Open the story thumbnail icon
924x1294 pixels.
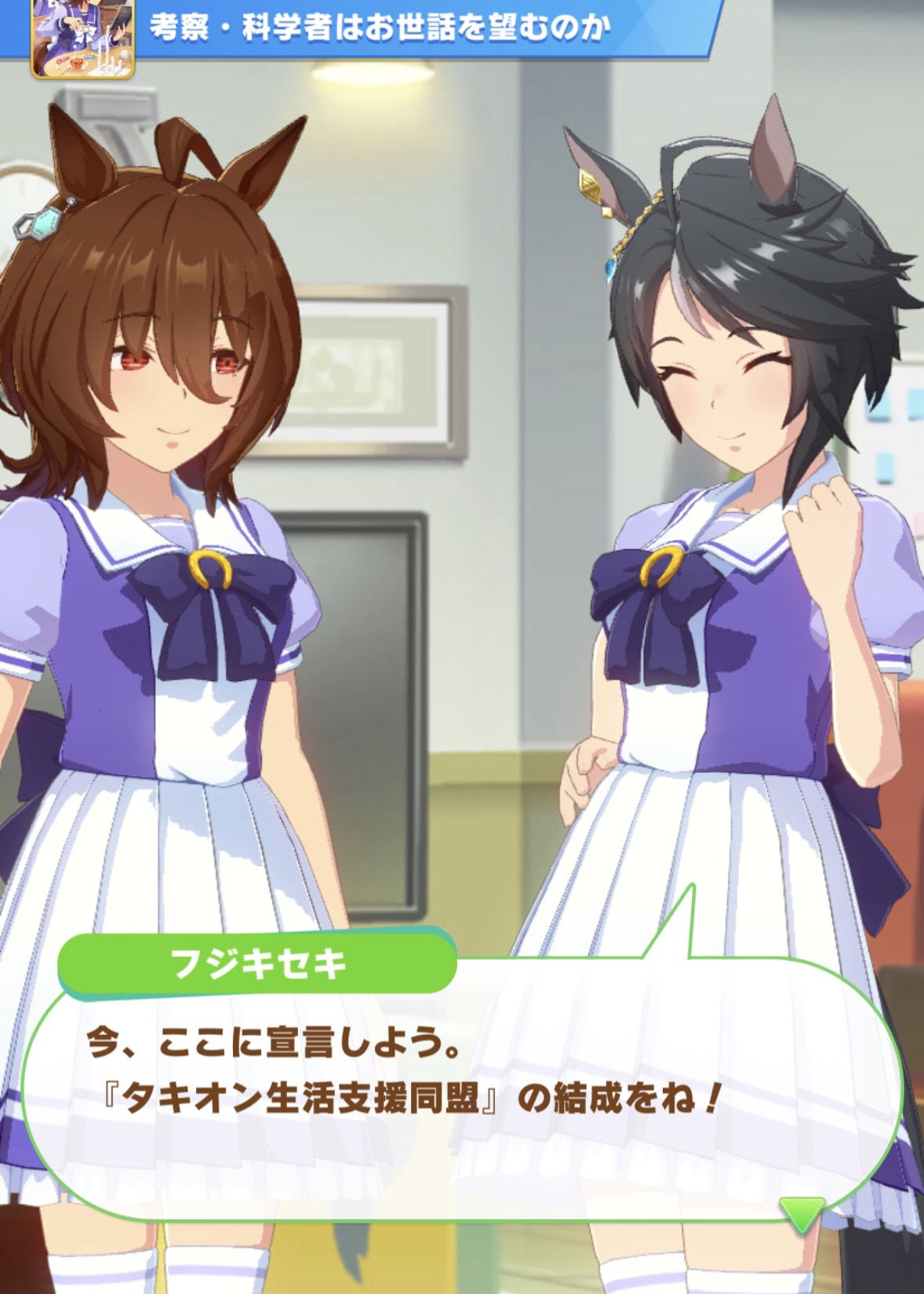point(82,39)
